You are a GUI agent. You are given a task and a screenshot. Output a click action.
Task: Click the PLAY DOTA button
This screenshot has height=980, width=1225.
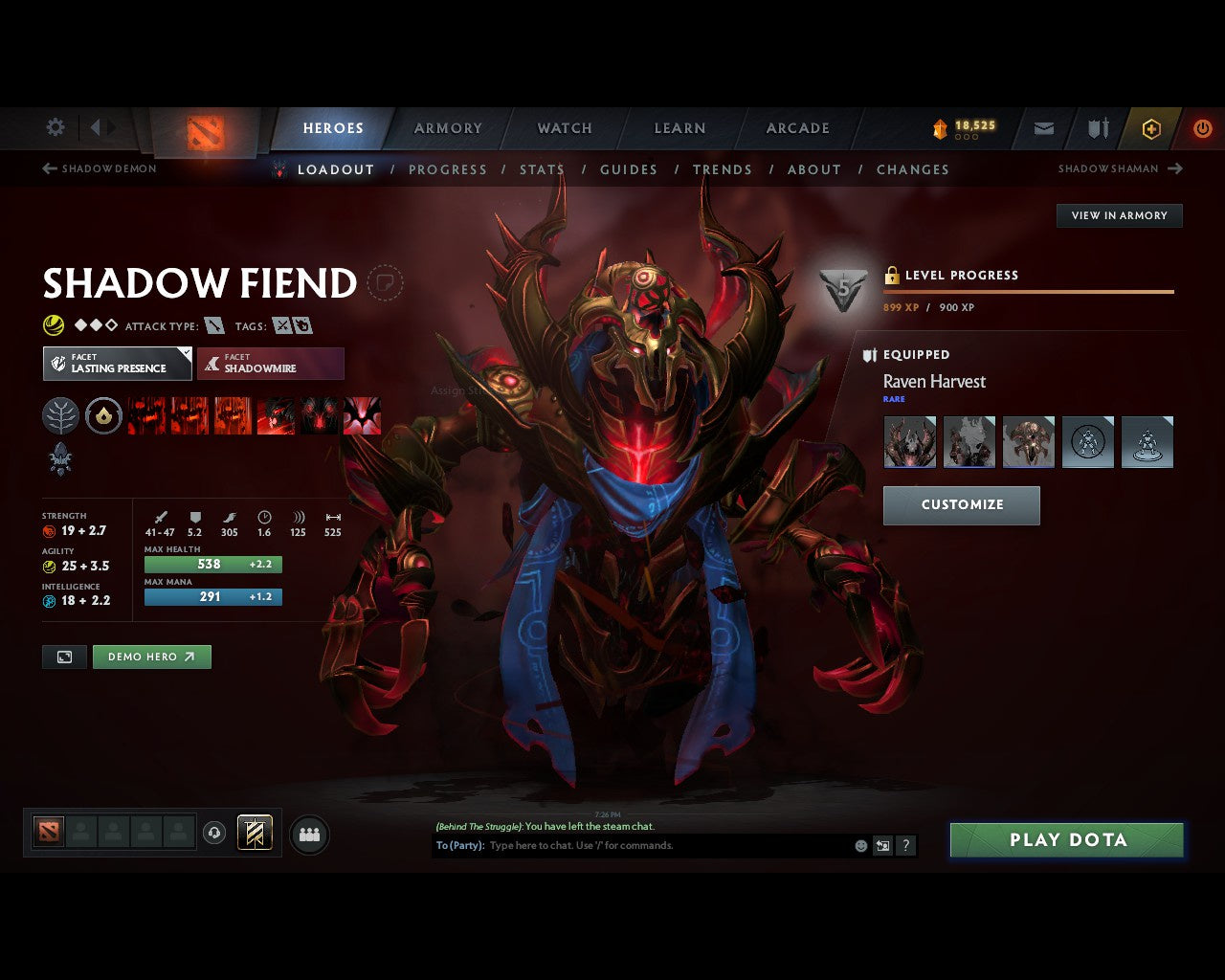[x=1065, y=839]
